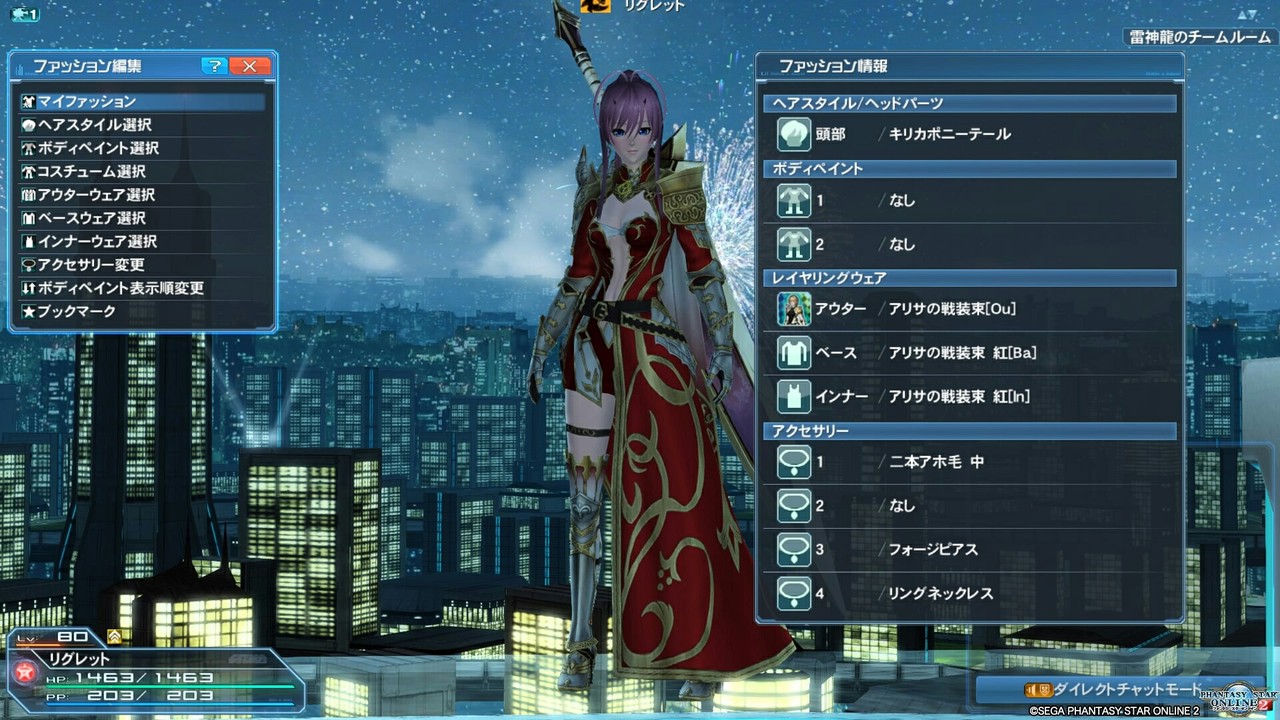Open ボディペイント選択 body paint icon
The image size is (1280, 720).
click(x=30, y=148)
